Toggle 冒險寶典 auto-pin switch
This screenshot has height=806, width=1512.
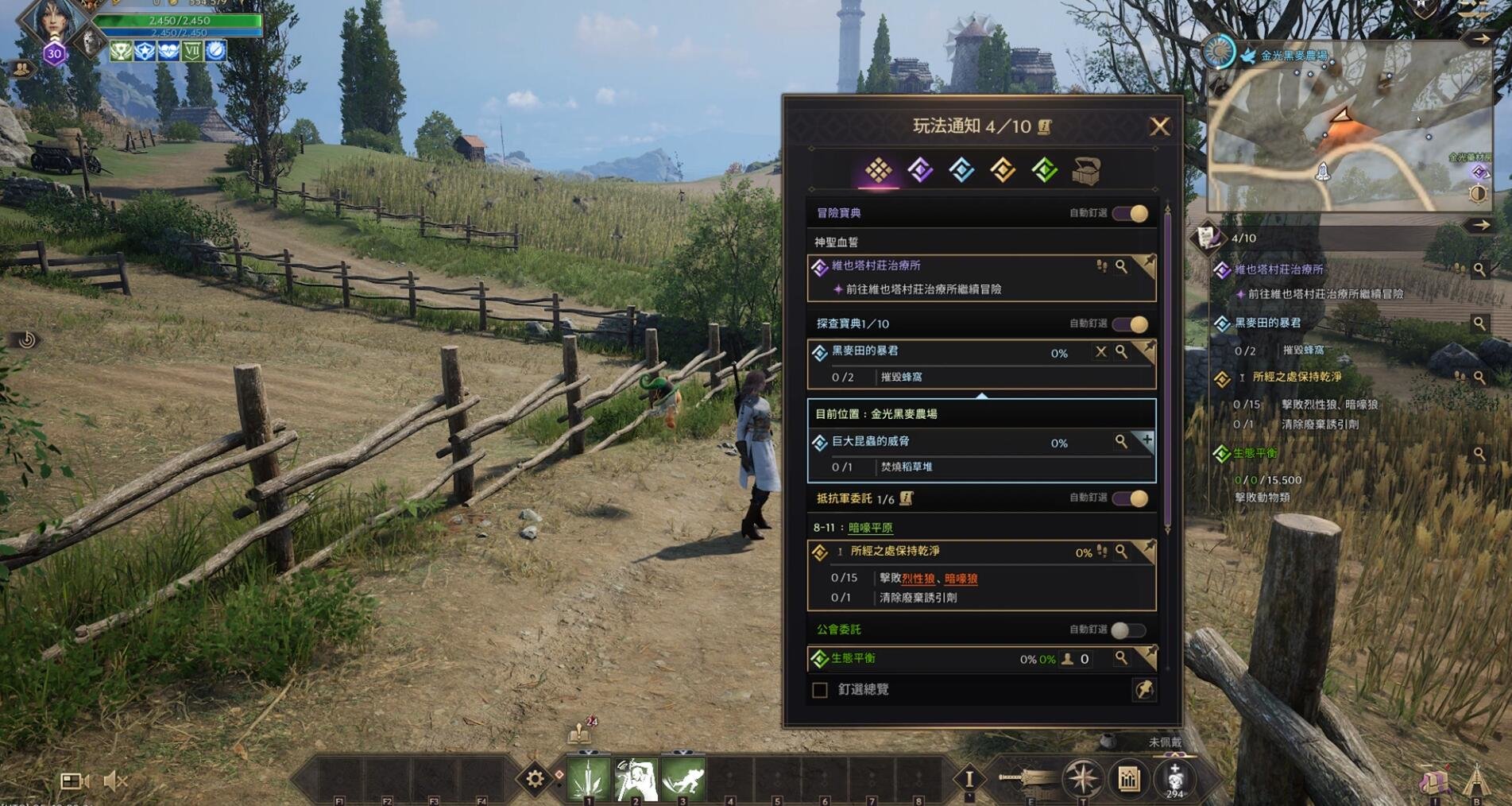[x=1131, y=214]
